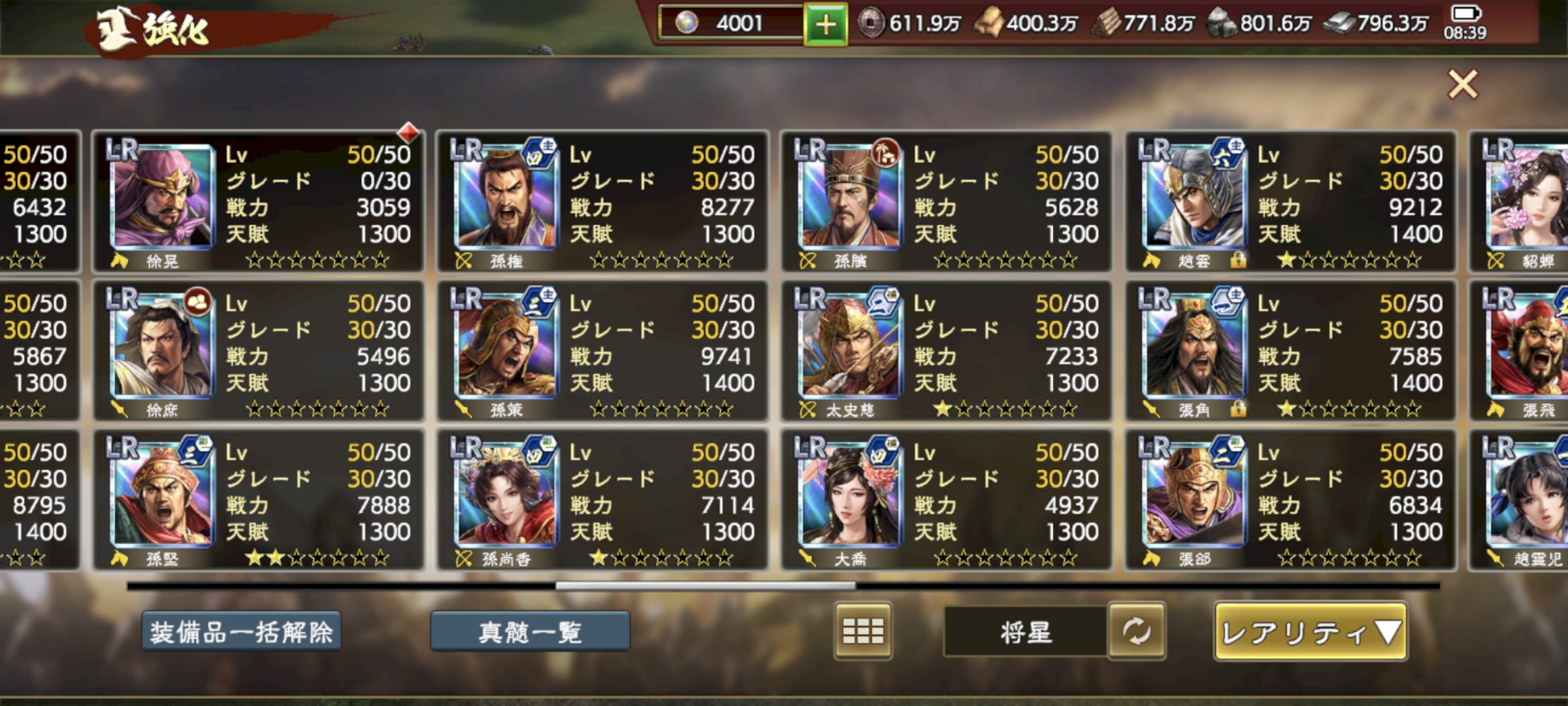Screen dimensions: 1568x706
Task: Pick the 趙雲 general card
Action: coord(1290,201)
